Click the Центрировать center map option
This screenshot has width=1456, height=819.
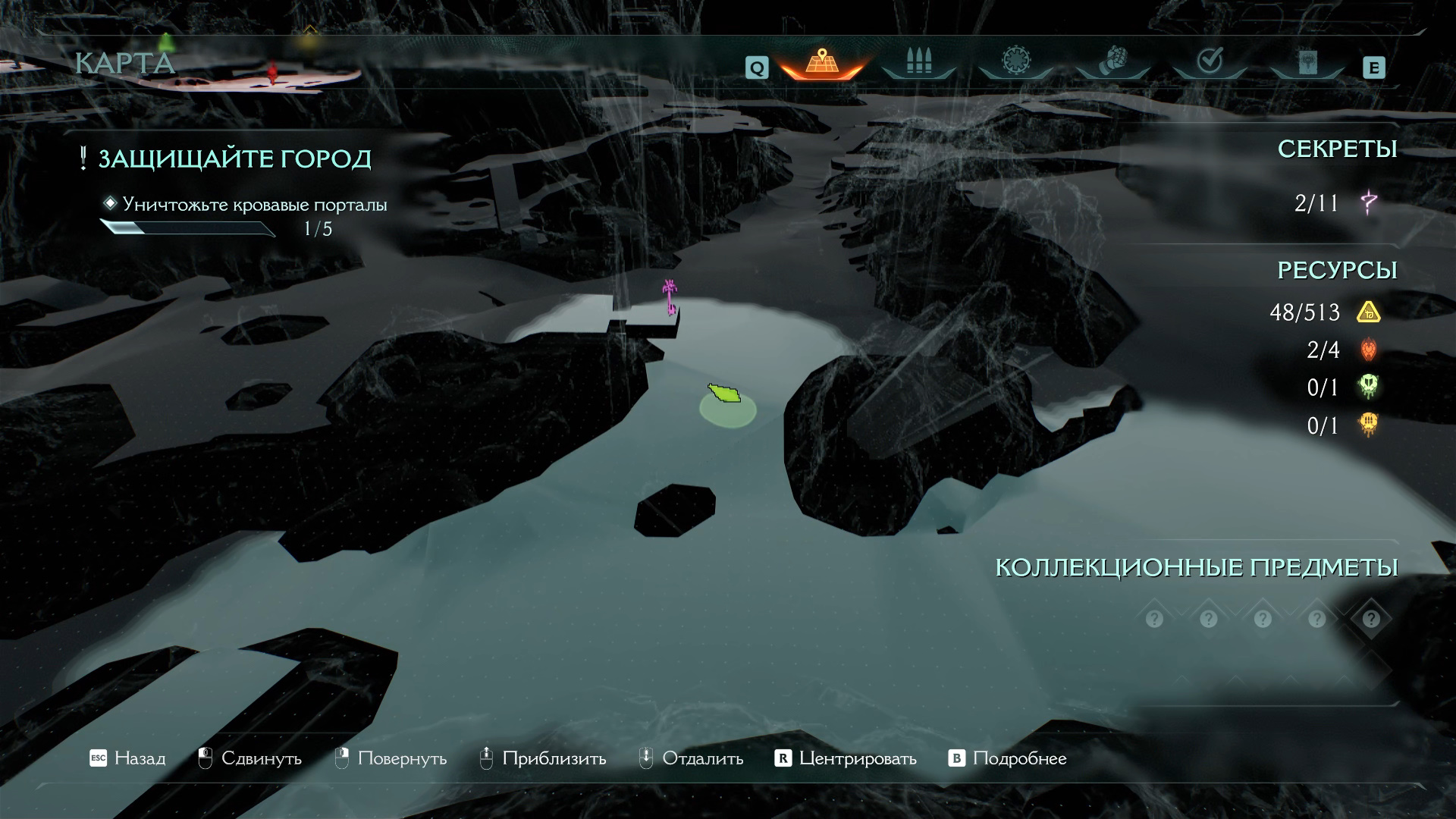[846, 758]
